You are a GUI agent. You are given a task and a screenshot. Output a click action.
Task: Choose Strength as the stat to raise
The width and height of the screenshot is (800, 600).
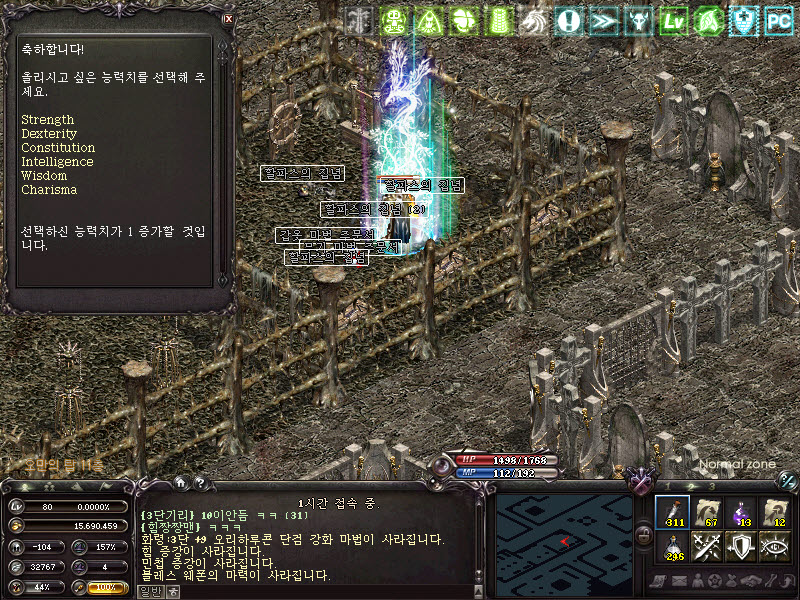tap(48, 120)
